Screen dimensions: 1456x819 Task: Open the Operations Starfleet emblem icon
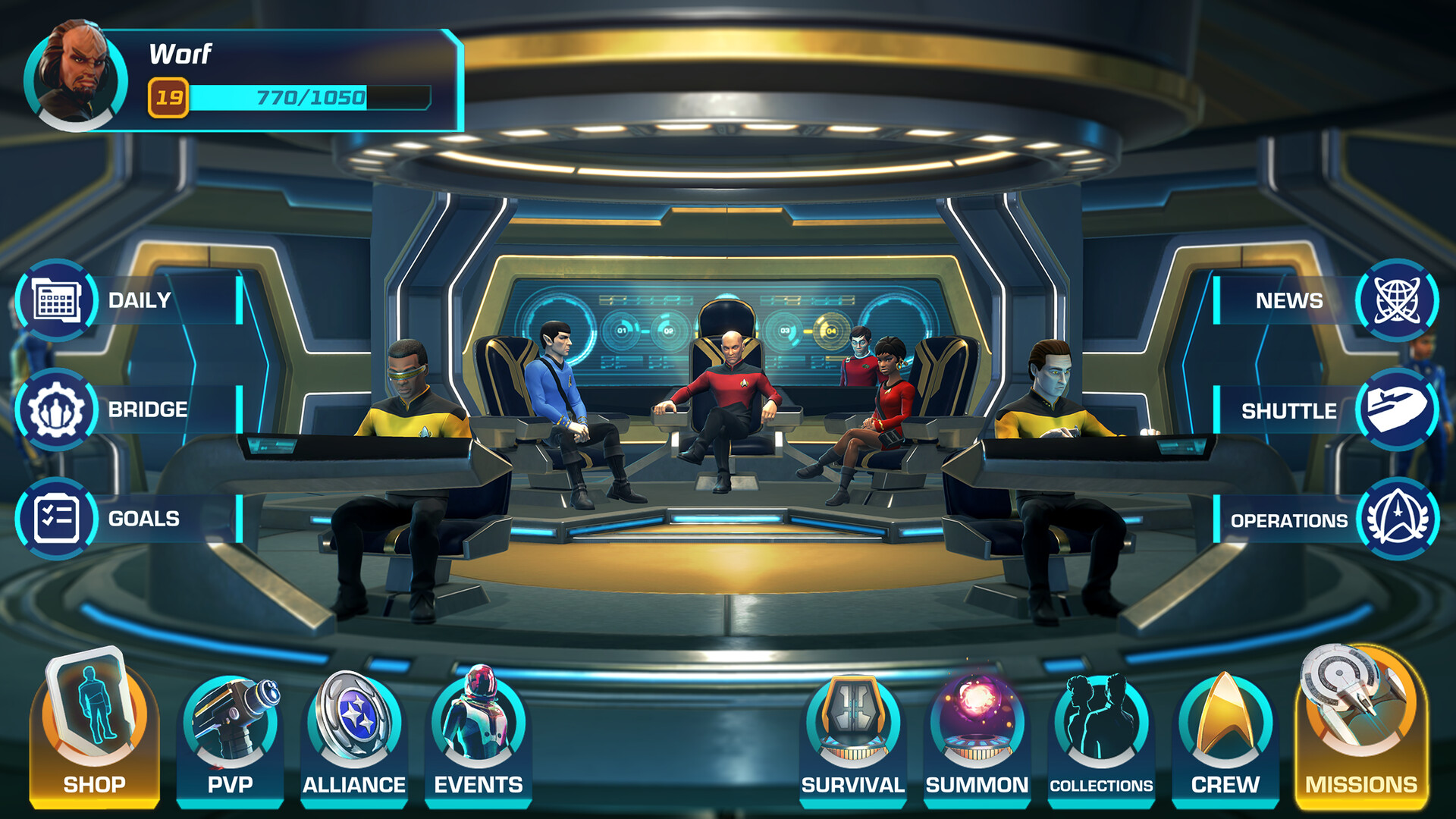tap(1399, 519)
